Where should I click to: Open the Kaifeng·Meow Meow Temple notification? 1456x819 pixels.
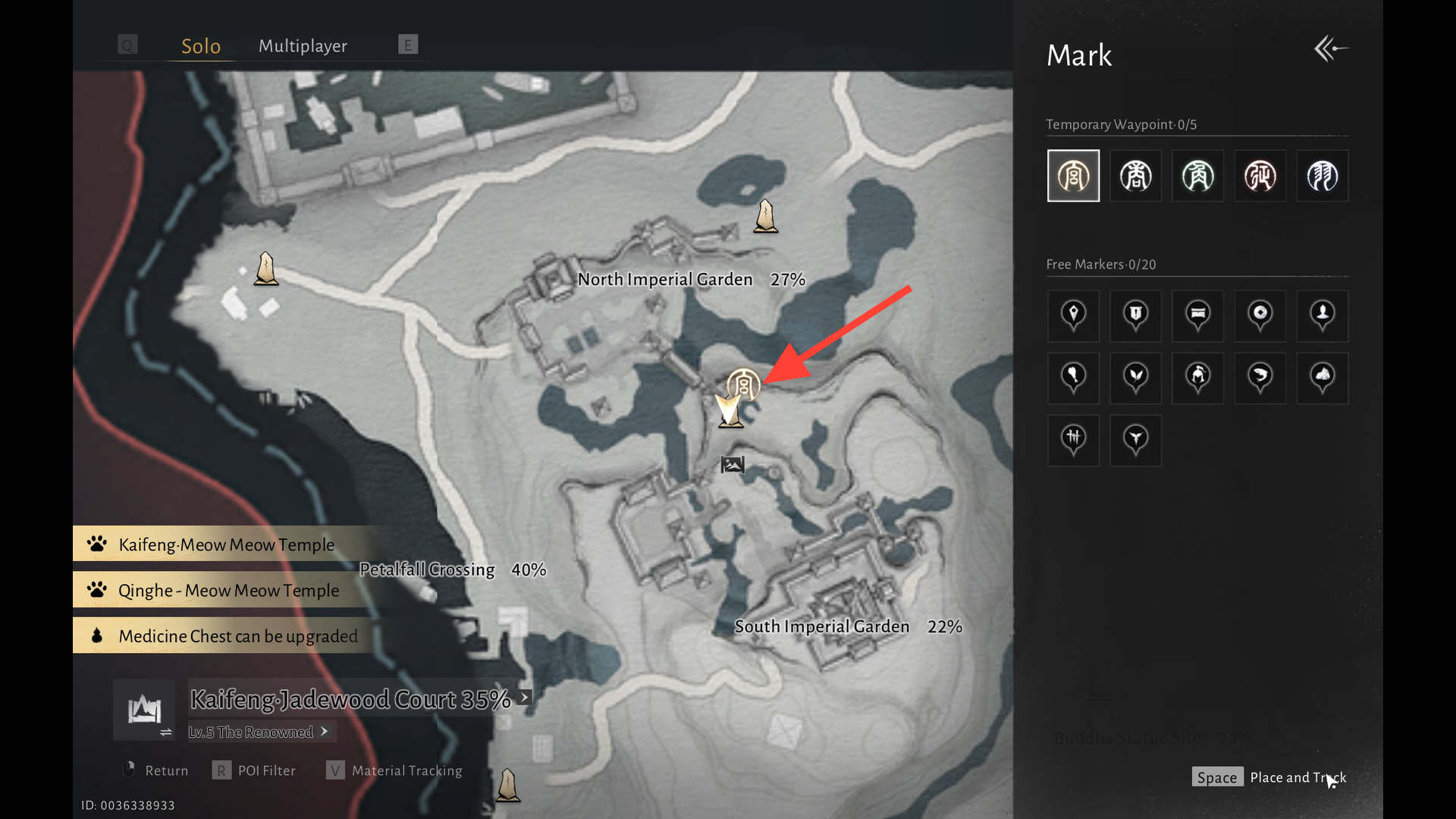226,544
